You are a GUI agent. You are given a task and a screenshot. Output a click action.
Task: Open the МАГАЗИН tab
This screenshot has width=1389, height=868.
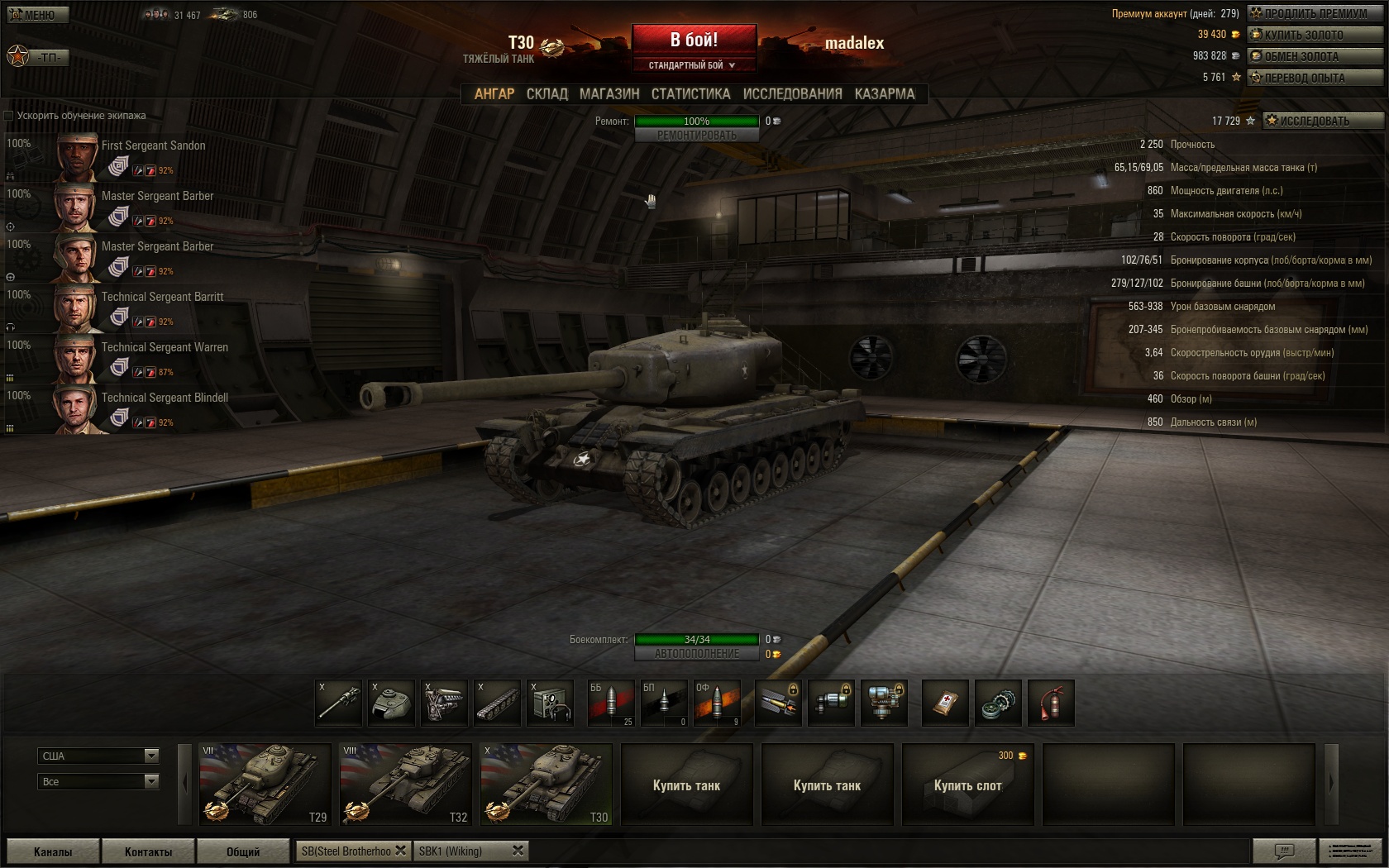609,94
